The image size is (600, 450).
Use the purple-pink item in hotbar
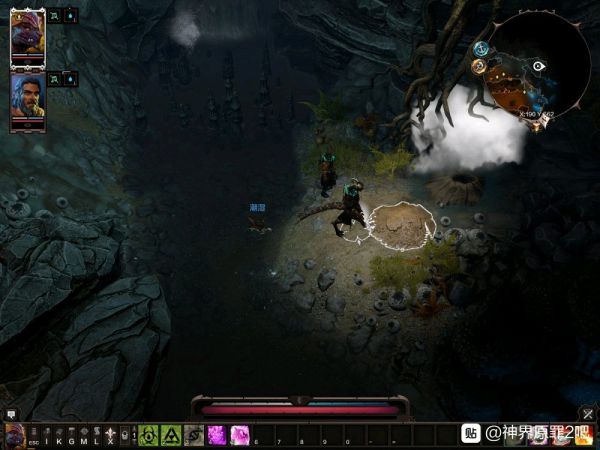point(239,435)
